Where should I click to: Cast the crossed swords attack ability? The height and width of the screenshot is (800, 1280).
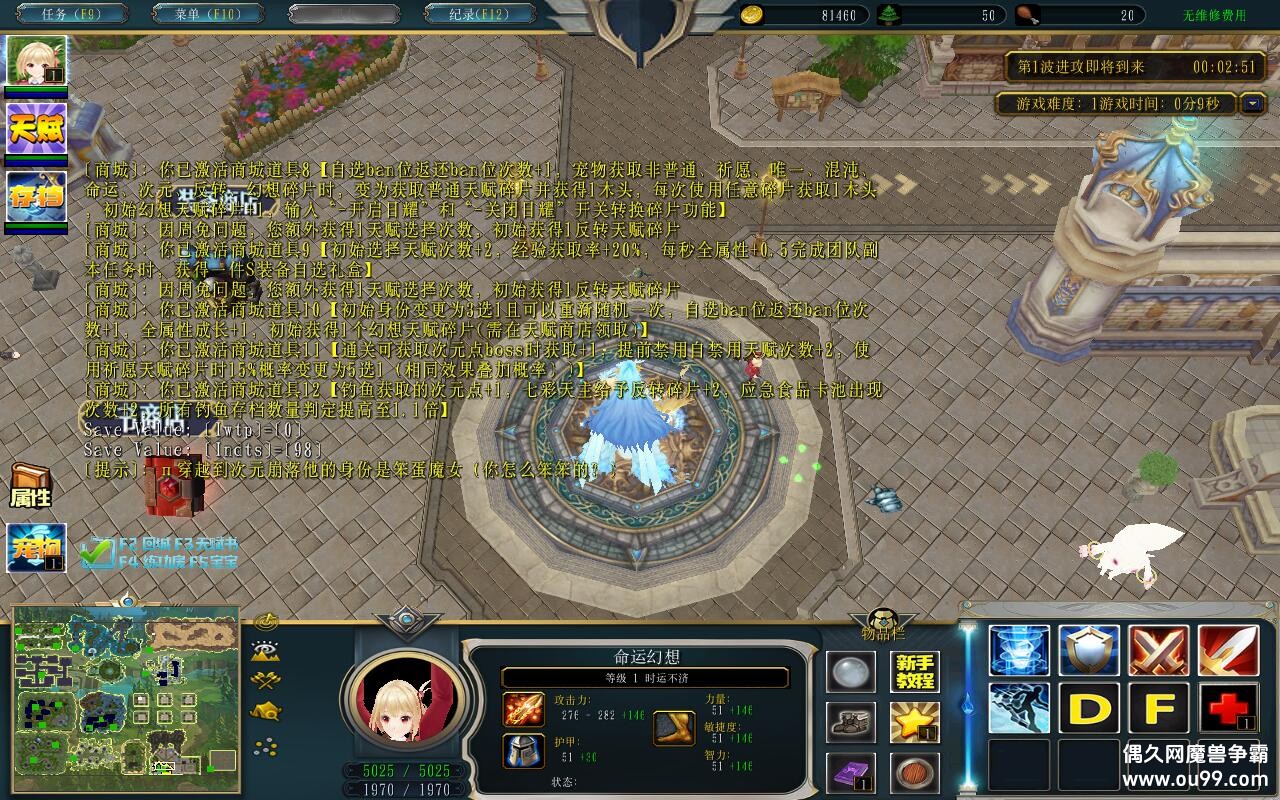[x=1158, y=648]
